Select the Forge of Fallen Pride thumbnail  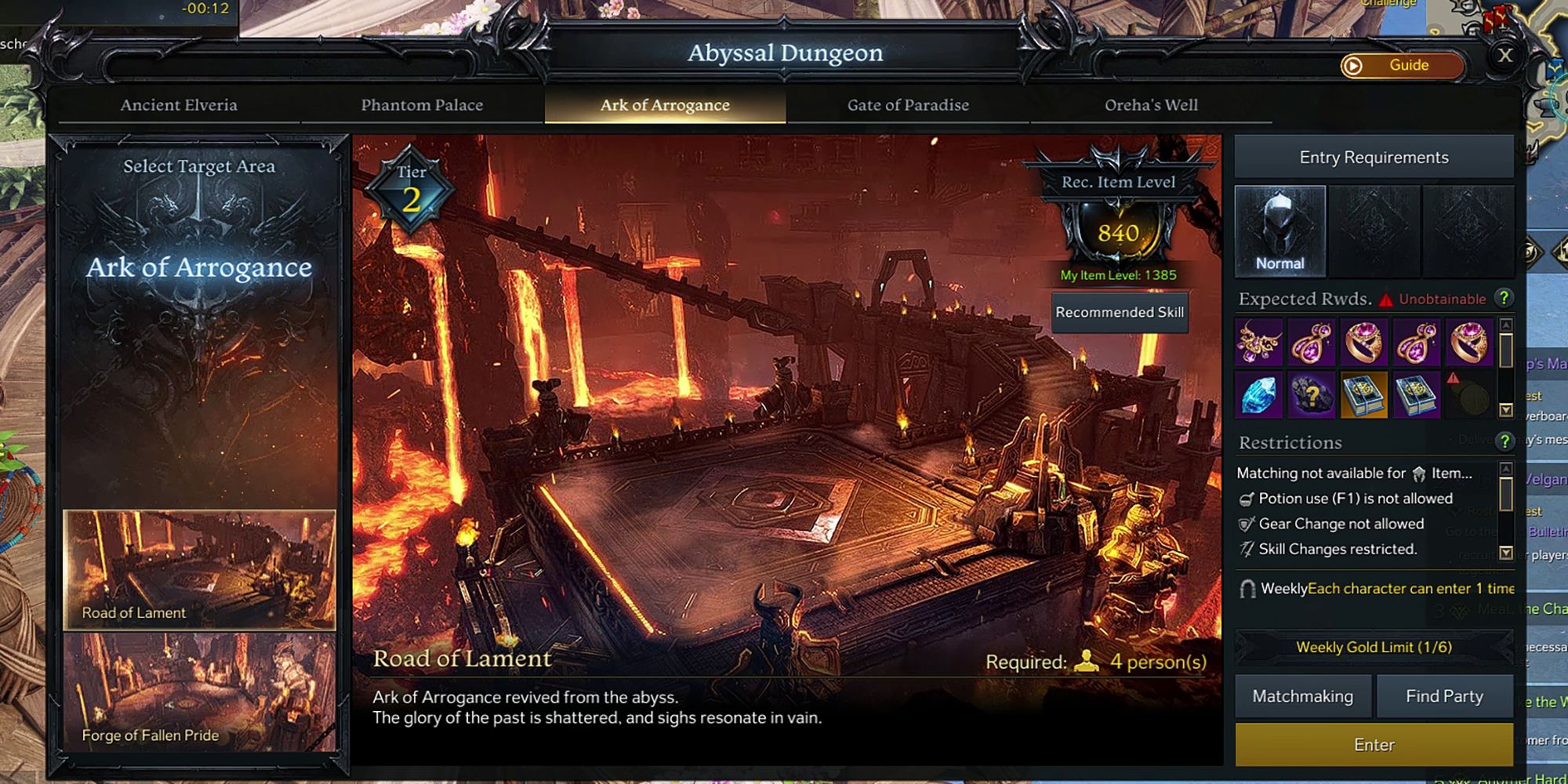pos(202,690)
